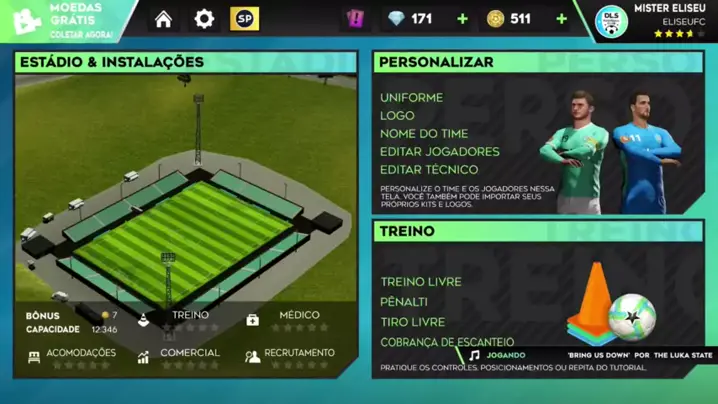Viewport: 718px width, 404px height.
Task: Start Treino Livre practice
Action: pos(421,282)
